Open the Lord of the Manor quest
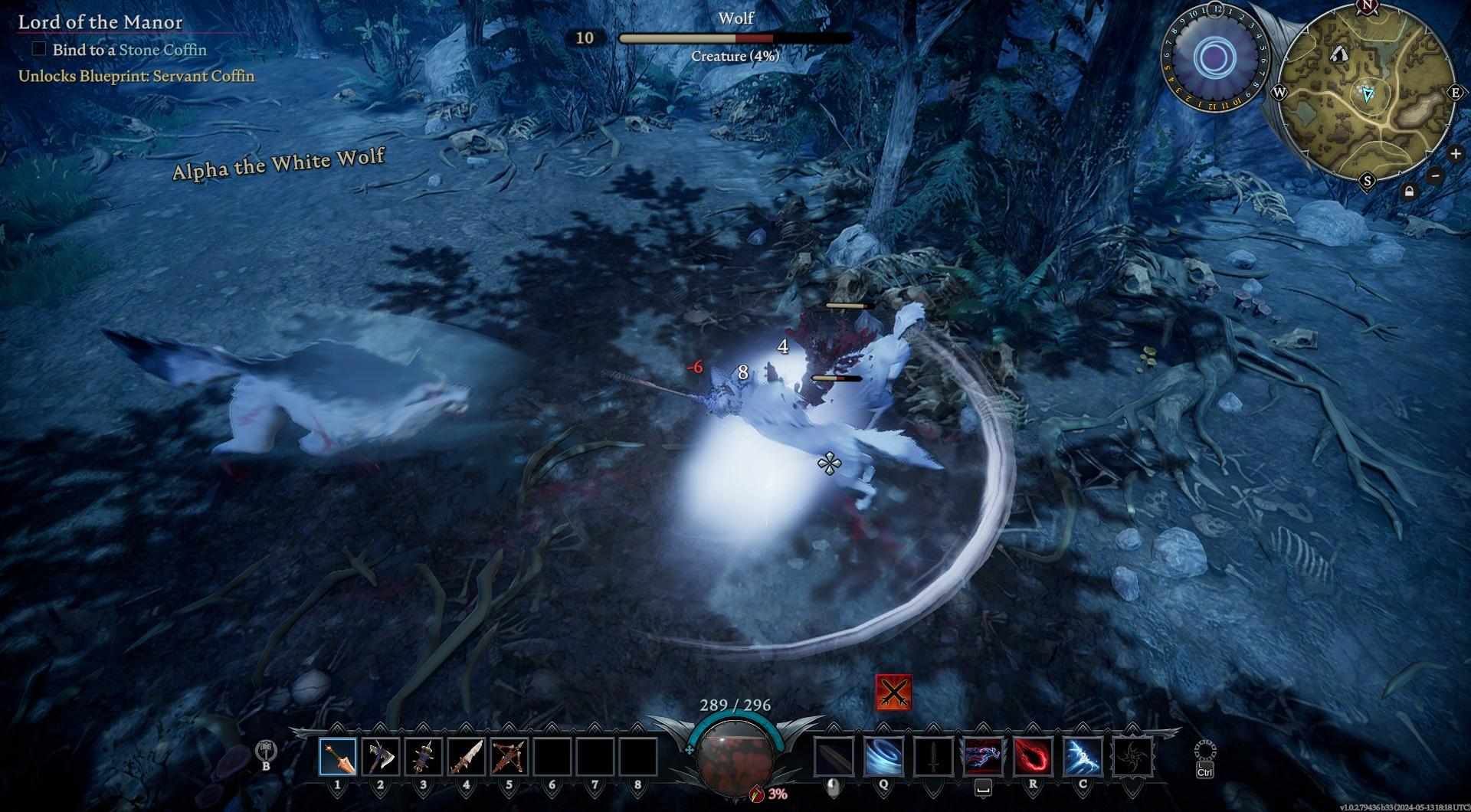 (100, 21)
